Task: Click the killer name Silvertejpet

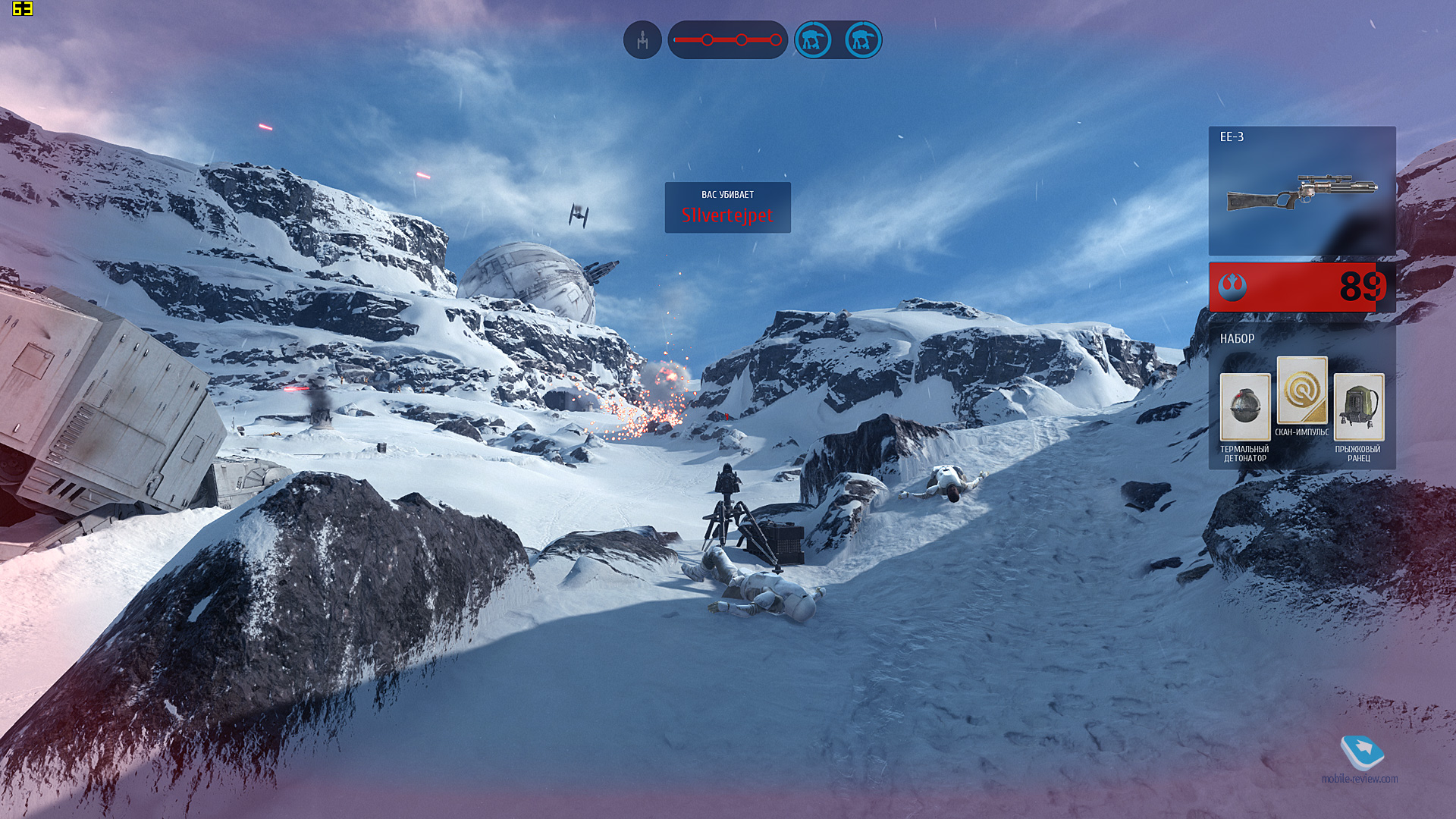Action: pyautogui.click(x=727, y=215)
